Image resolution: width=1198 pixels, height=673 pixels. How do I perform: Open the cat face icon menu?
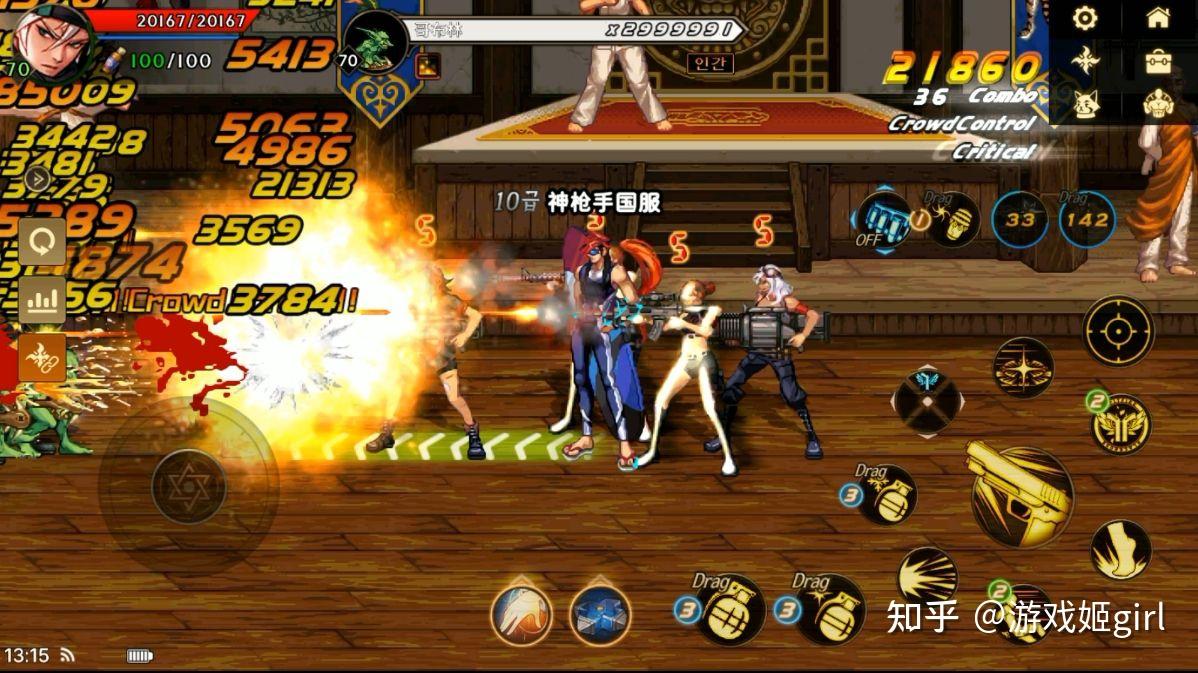click(x=1085, y=104)
